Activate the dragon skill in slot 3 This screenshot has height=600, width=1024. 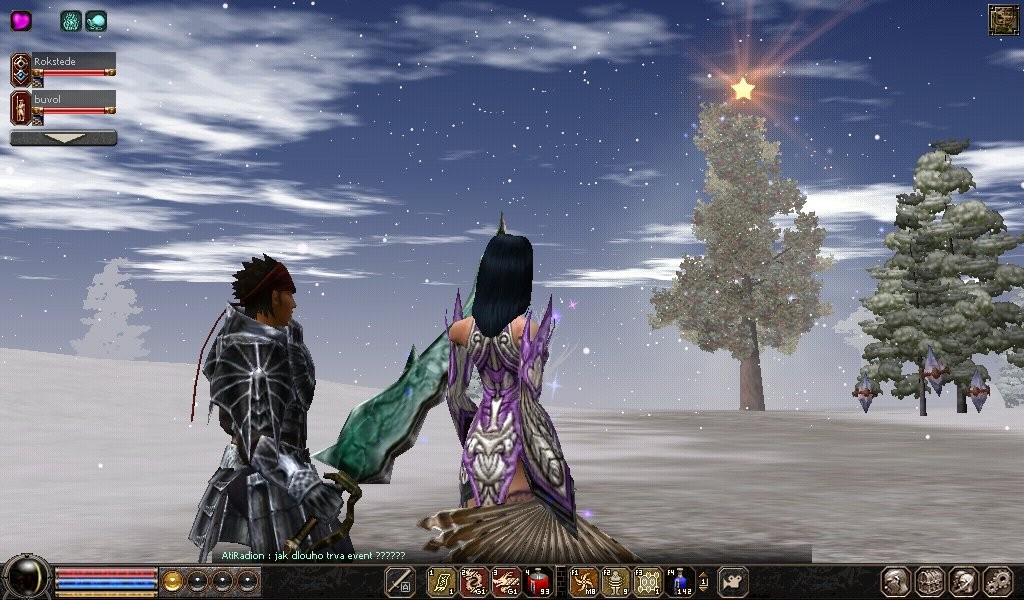(x=506, y=581)
